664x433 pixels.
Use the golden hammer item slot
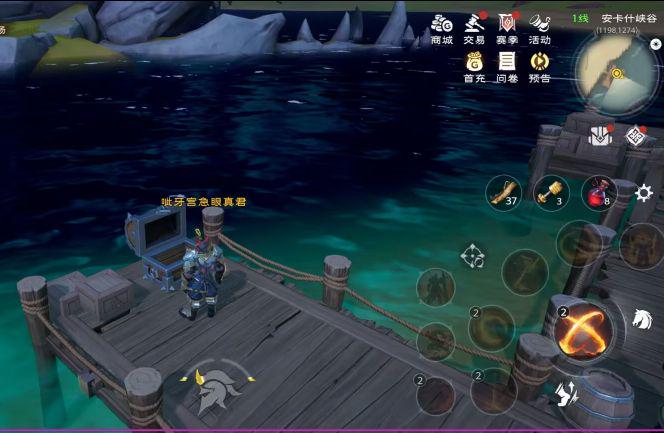coord(551,191)
